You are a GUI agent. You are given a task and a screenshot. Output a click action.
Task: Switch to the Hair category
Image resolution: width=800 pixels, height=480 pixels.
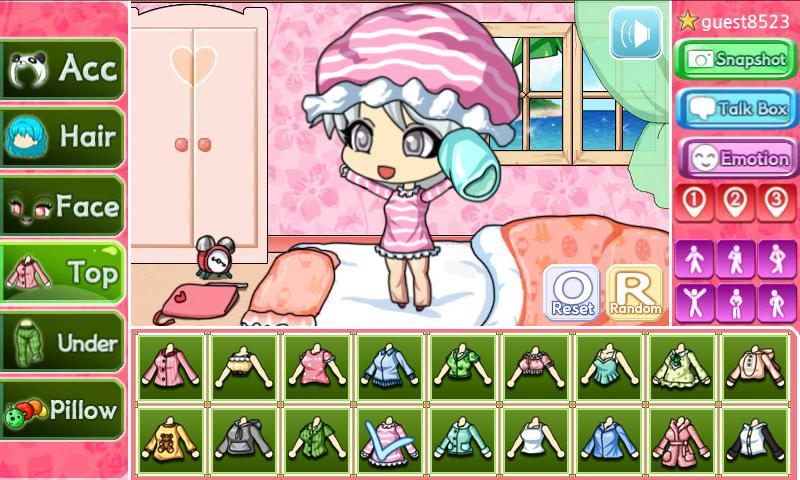tap(62, 137)
